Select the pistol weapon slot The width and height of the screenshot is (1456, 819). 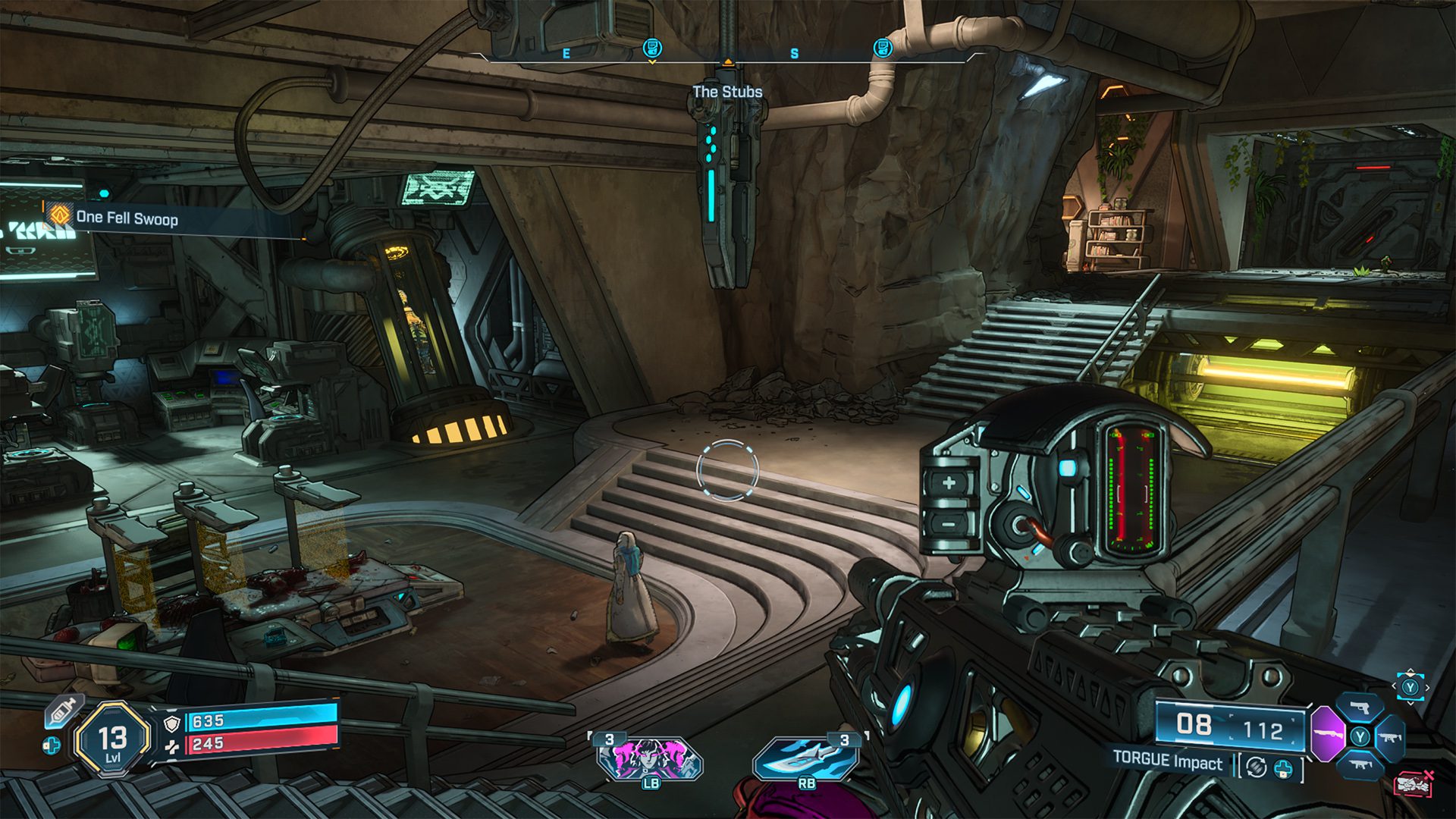[1360, 708]
